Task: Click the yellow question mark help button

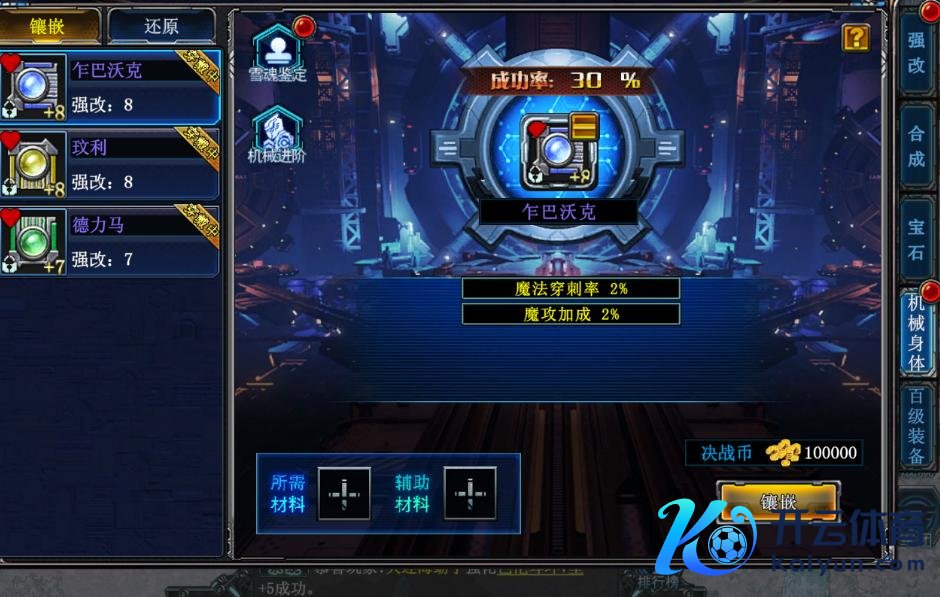Action: coord(856,38)
